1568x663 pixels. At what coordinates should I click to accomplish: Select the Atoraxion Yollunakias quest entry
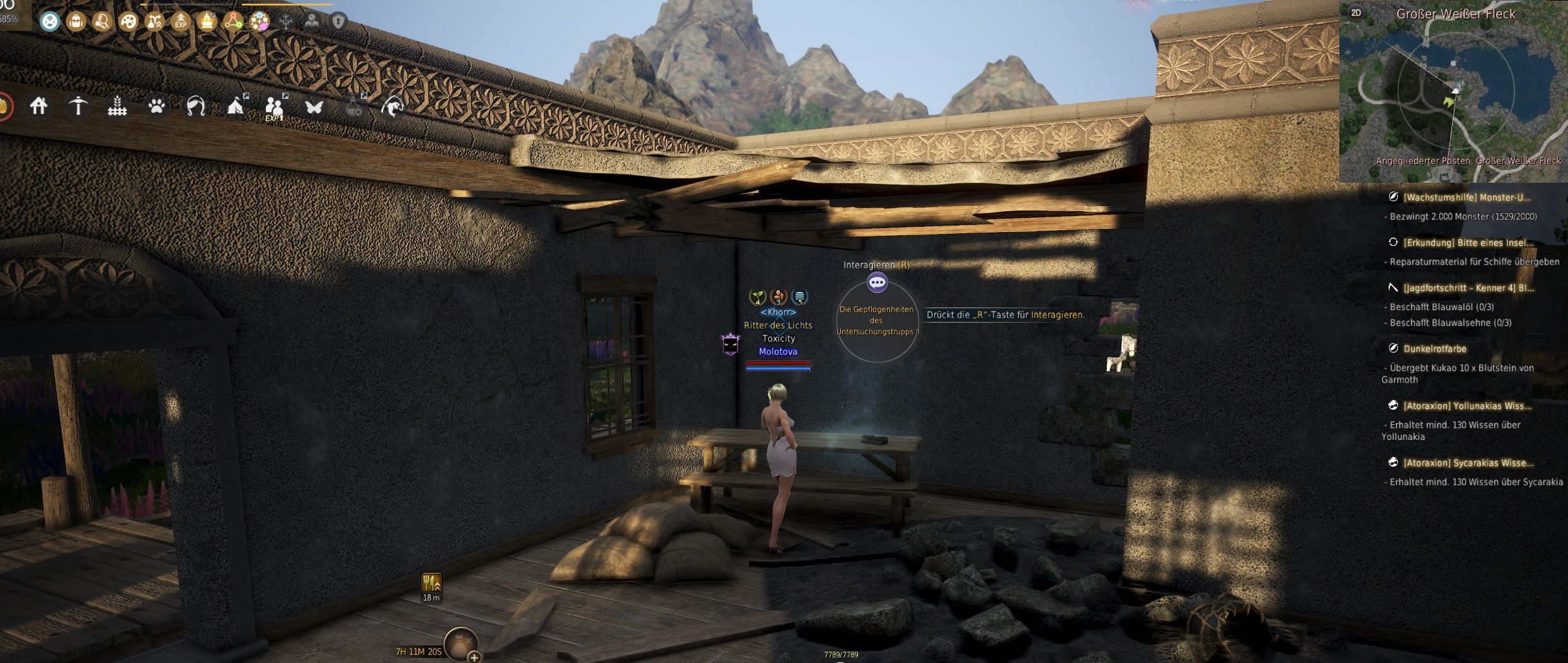(x=1467, y=406)
